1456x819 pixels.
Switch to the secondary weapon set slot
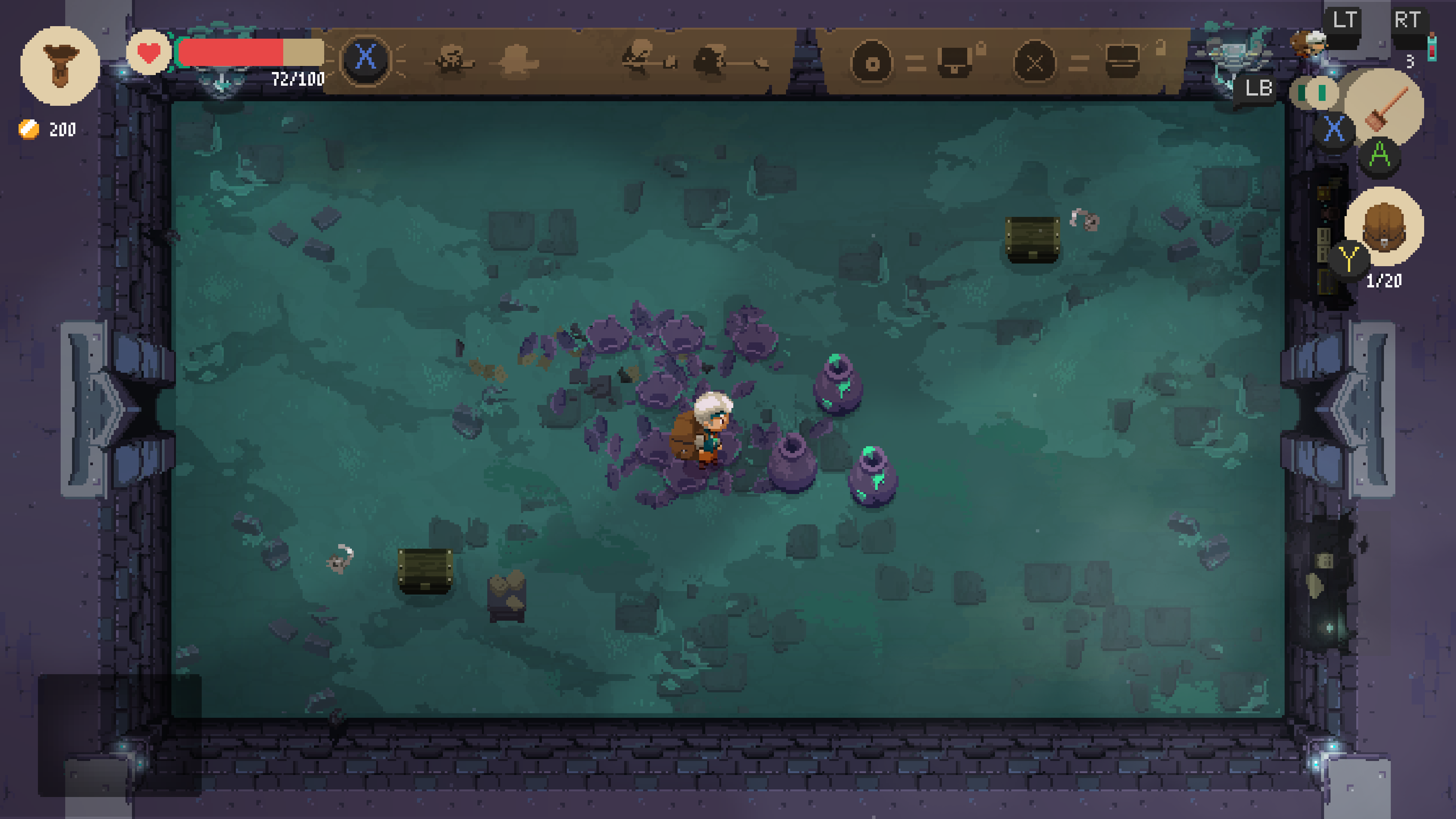point(1313,93)
